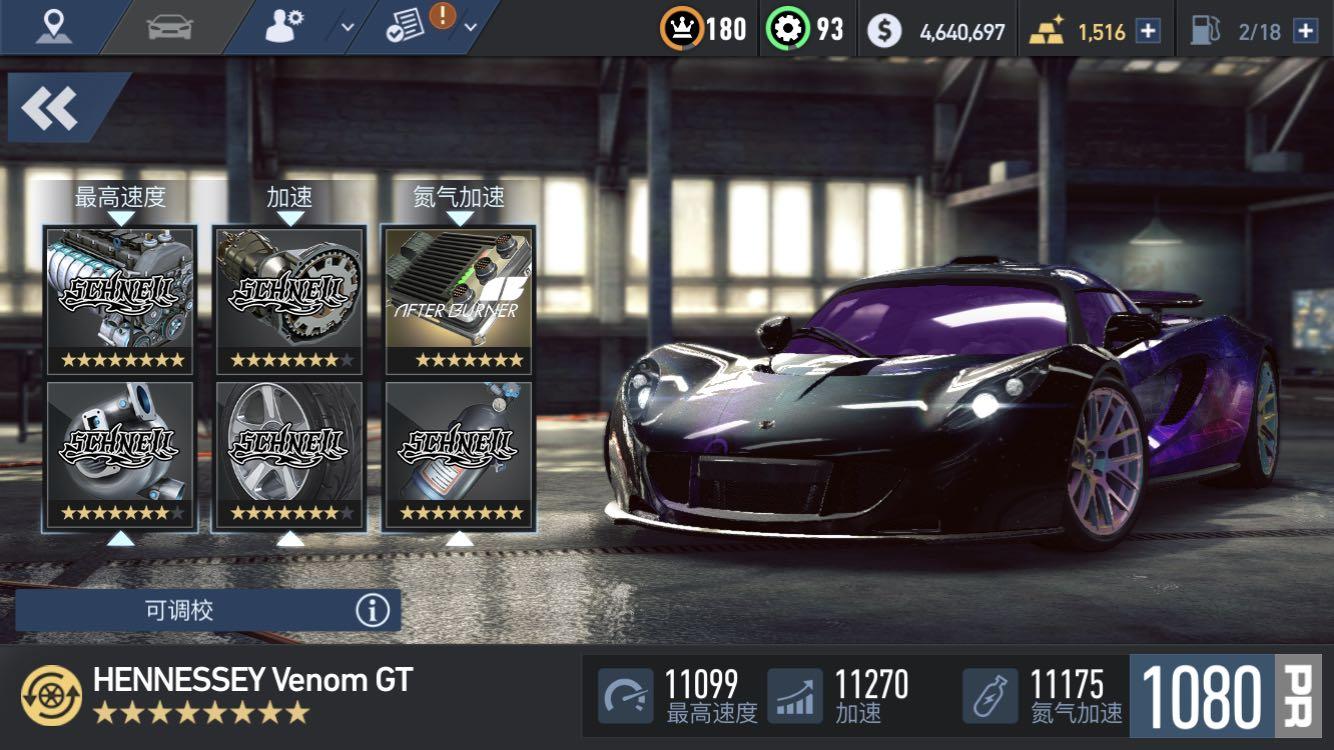Viewport: 1334px width, 750px height.
Task: Switch to the car garage tab
Action: pyautogui.click(x=169, y=27)
